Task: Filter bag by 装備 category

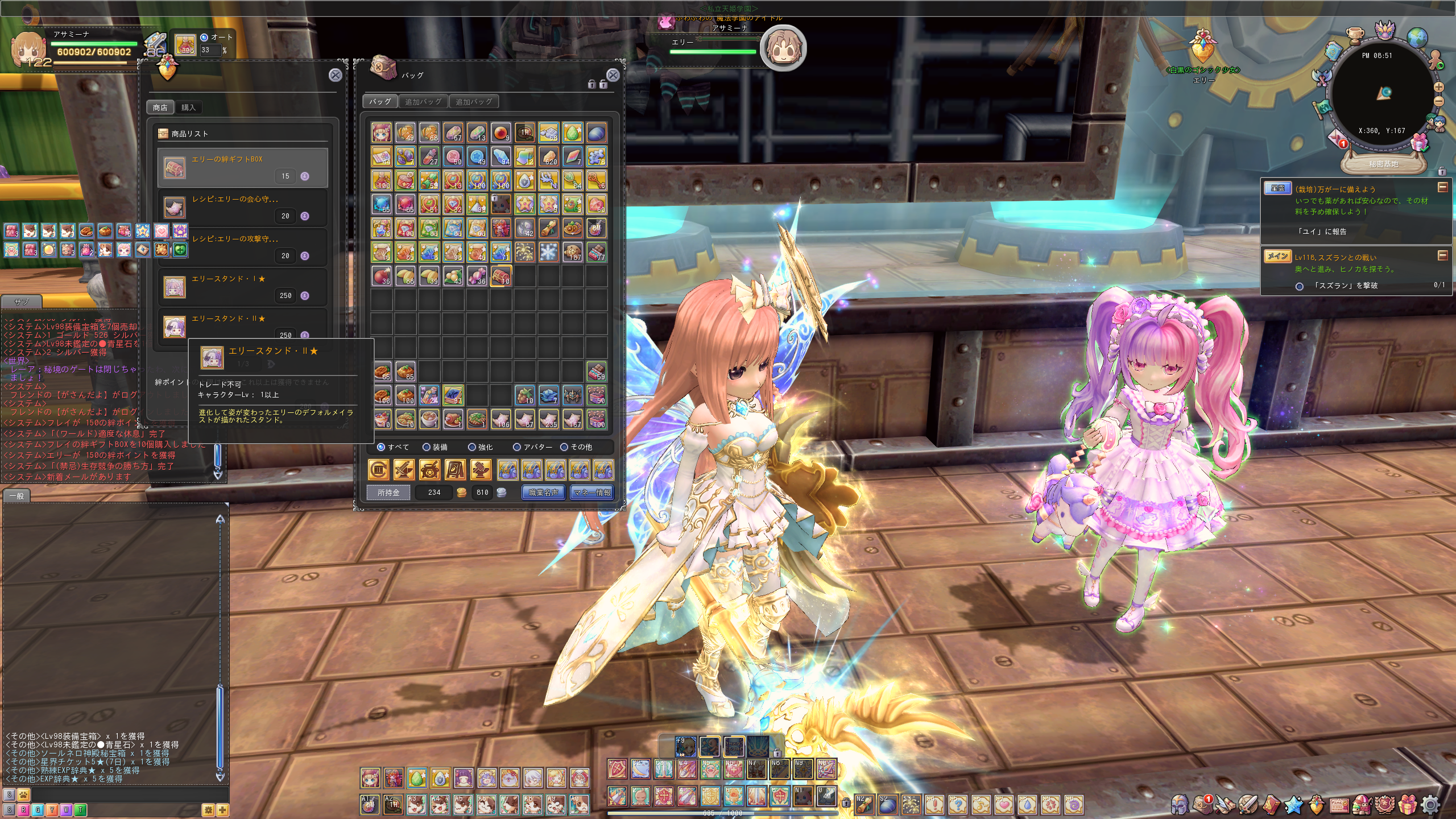Action: 435,447
